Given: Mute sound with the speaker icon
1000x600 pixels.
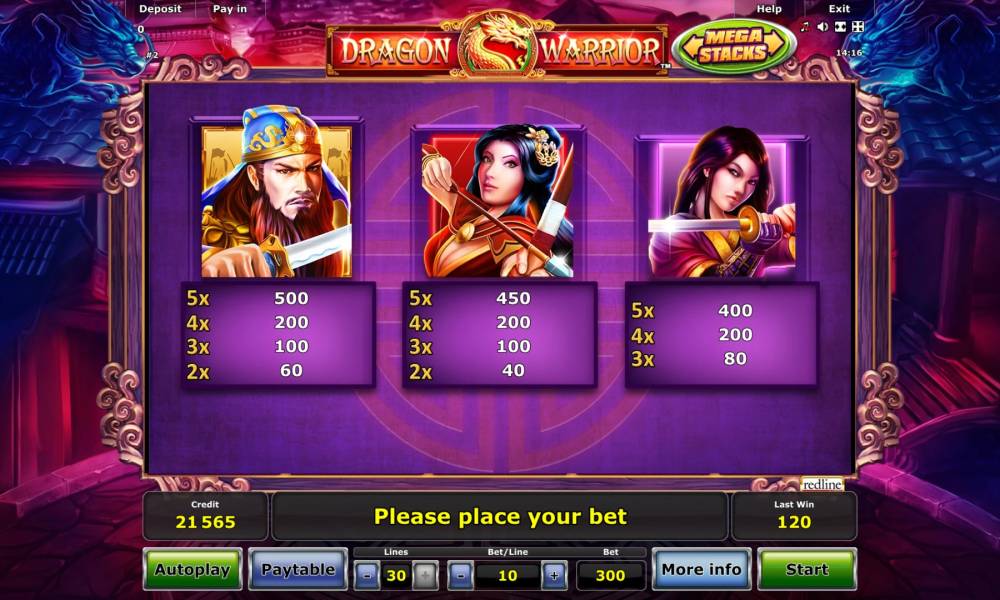Looking at the screenshot, I should pyautogui.click(x=822, y=27).
